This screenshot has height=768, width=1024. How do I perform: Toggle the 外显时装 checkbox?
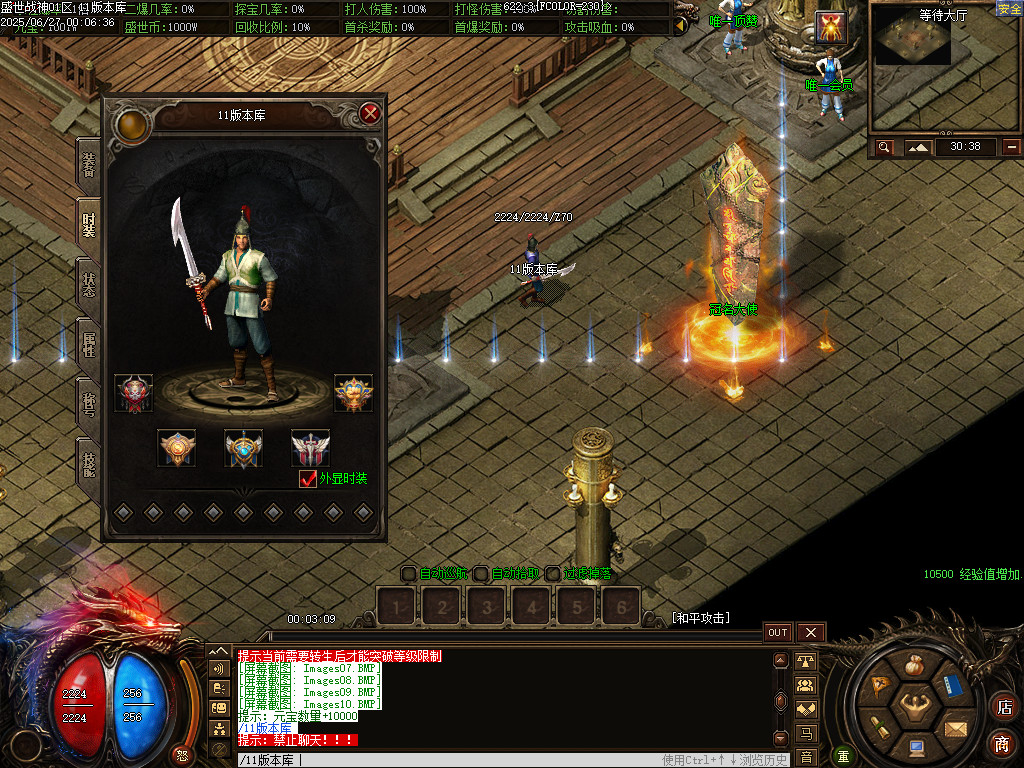tap(308, 479)
